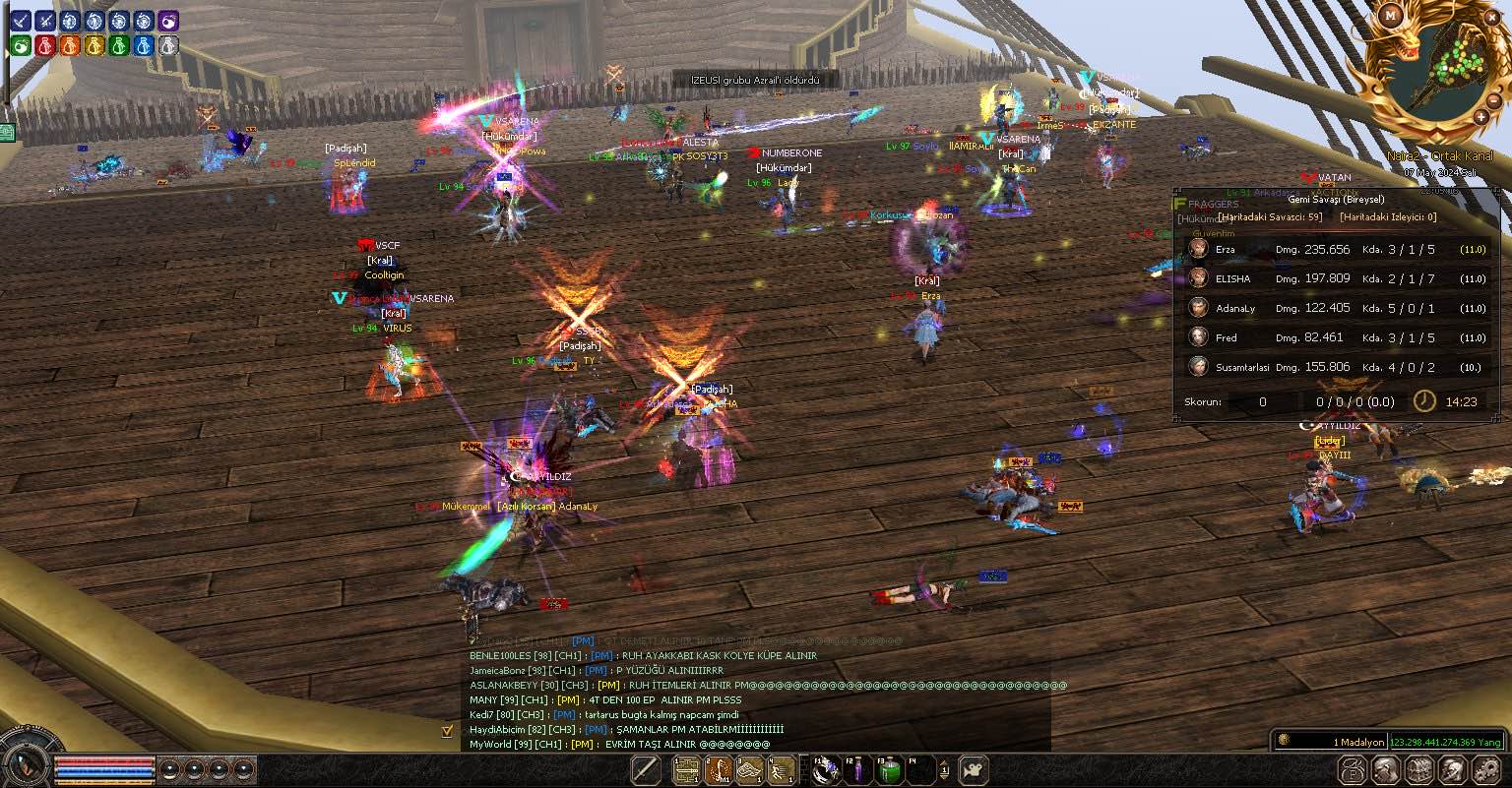Toggle the yellow chat checkbox

pos(448,731)
